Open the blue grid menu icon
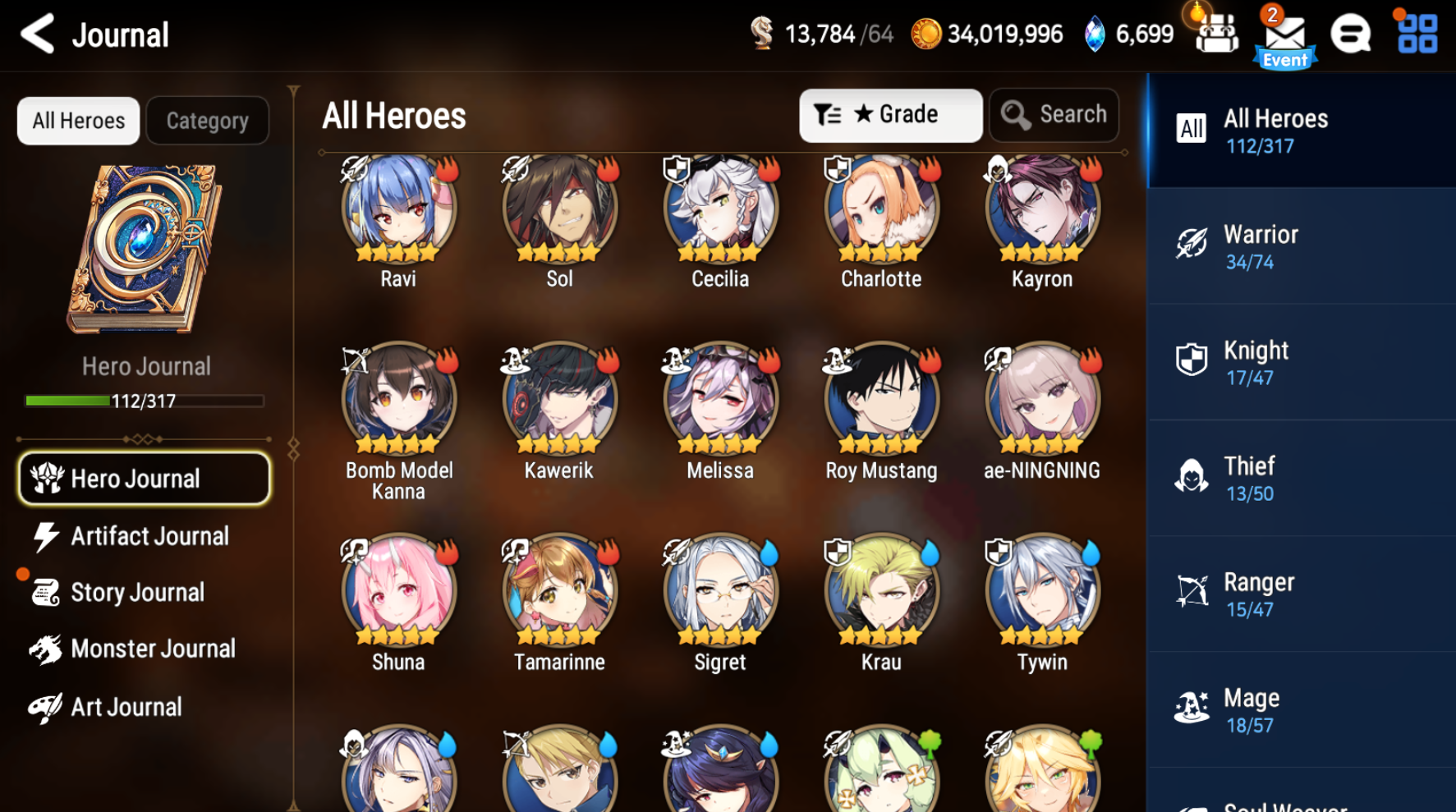This screenshot has width=1456, height=812. [x=1414, y=34]
